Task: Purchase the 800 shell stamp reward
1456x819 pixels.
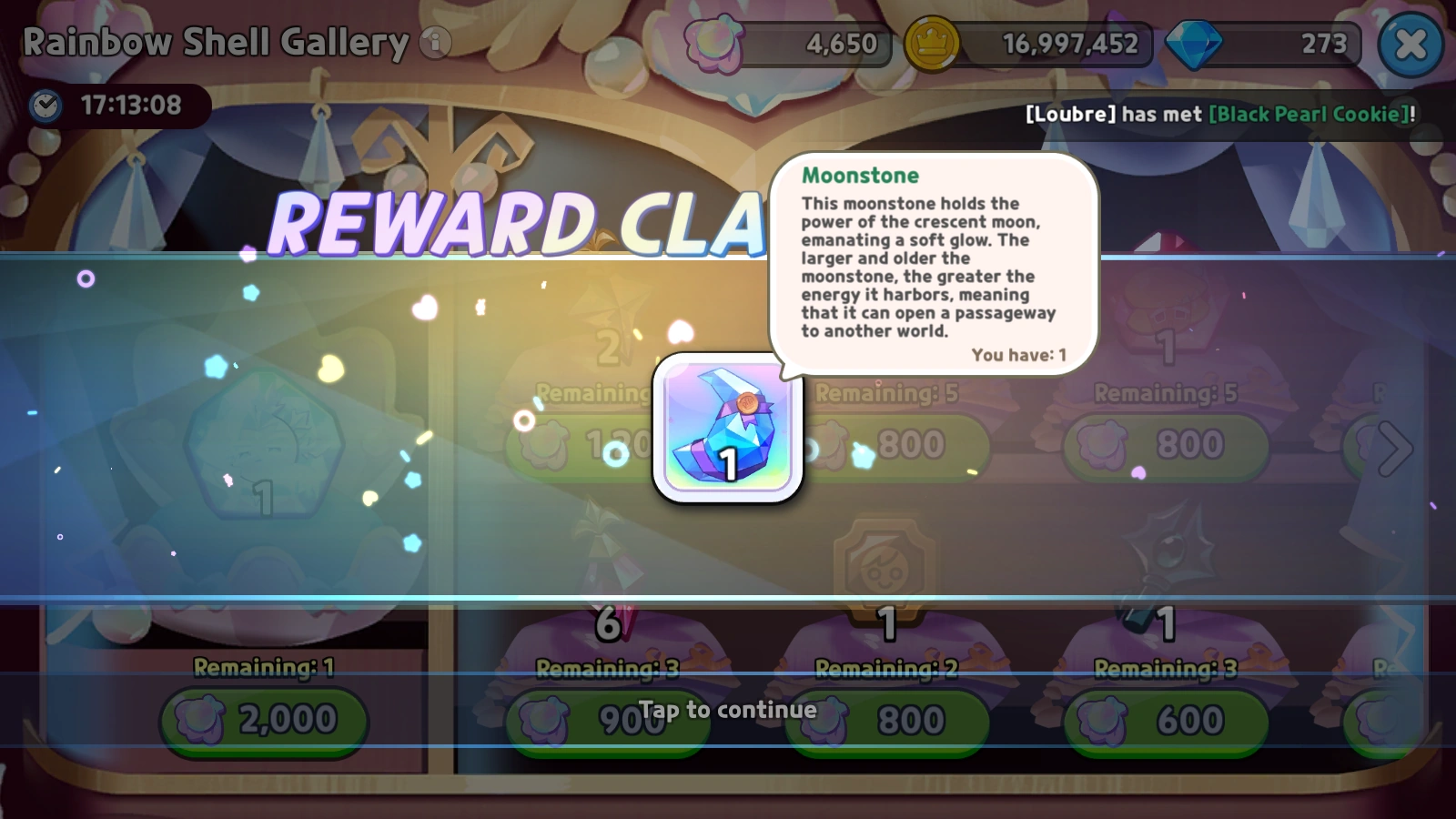Action: [x=885, y=722]
